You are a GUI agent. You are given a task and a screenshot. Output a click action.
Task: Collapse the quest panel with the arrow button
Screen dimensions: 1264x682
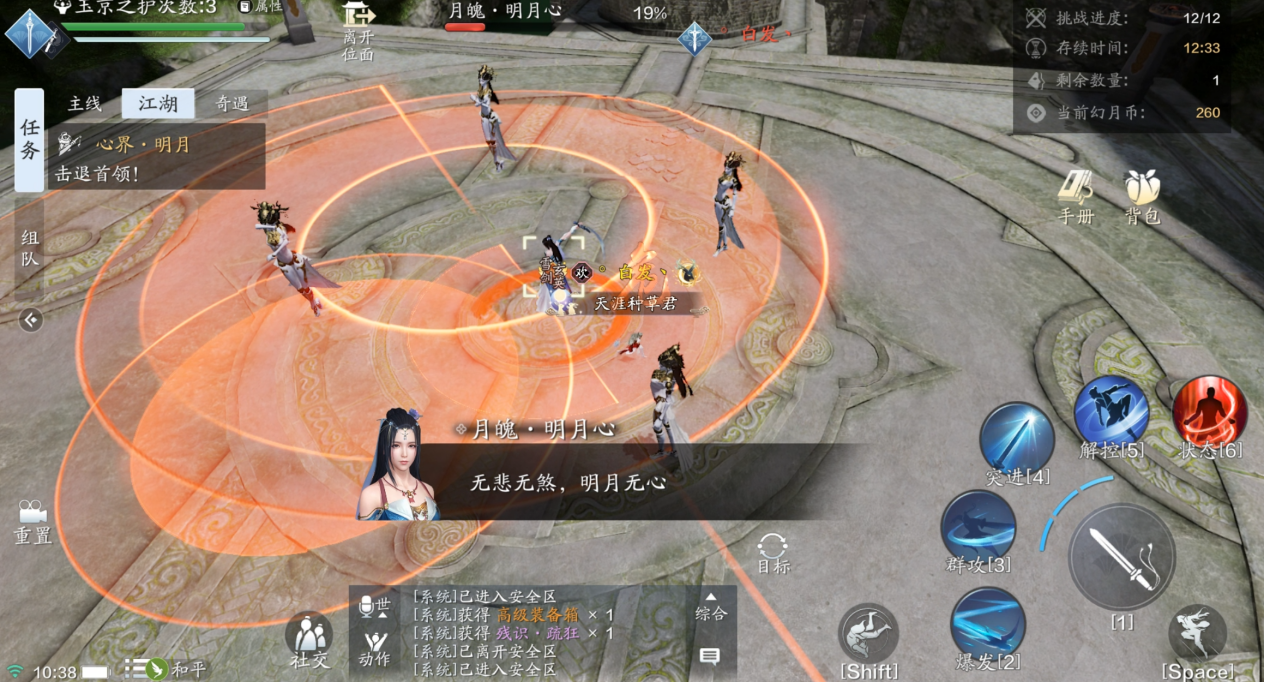click(x=31, y=320)
